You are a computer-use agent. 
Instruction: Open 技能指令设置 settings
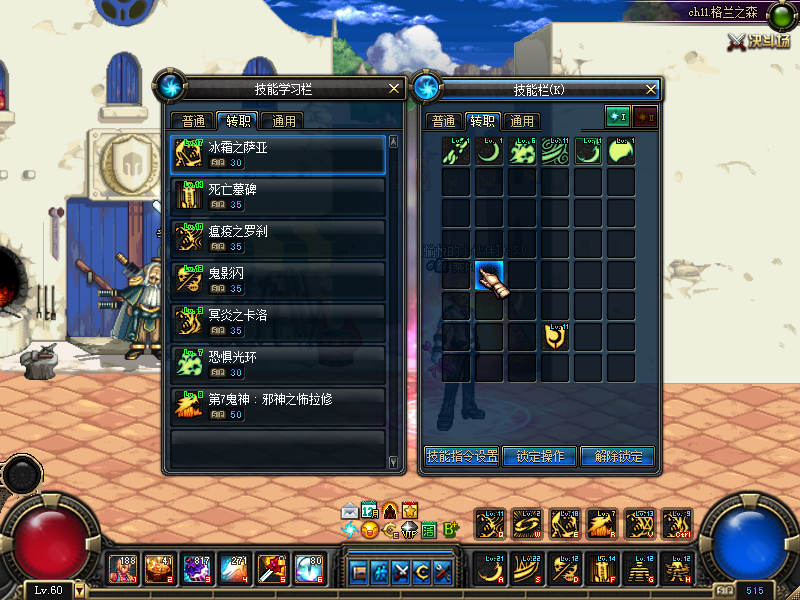461,456
